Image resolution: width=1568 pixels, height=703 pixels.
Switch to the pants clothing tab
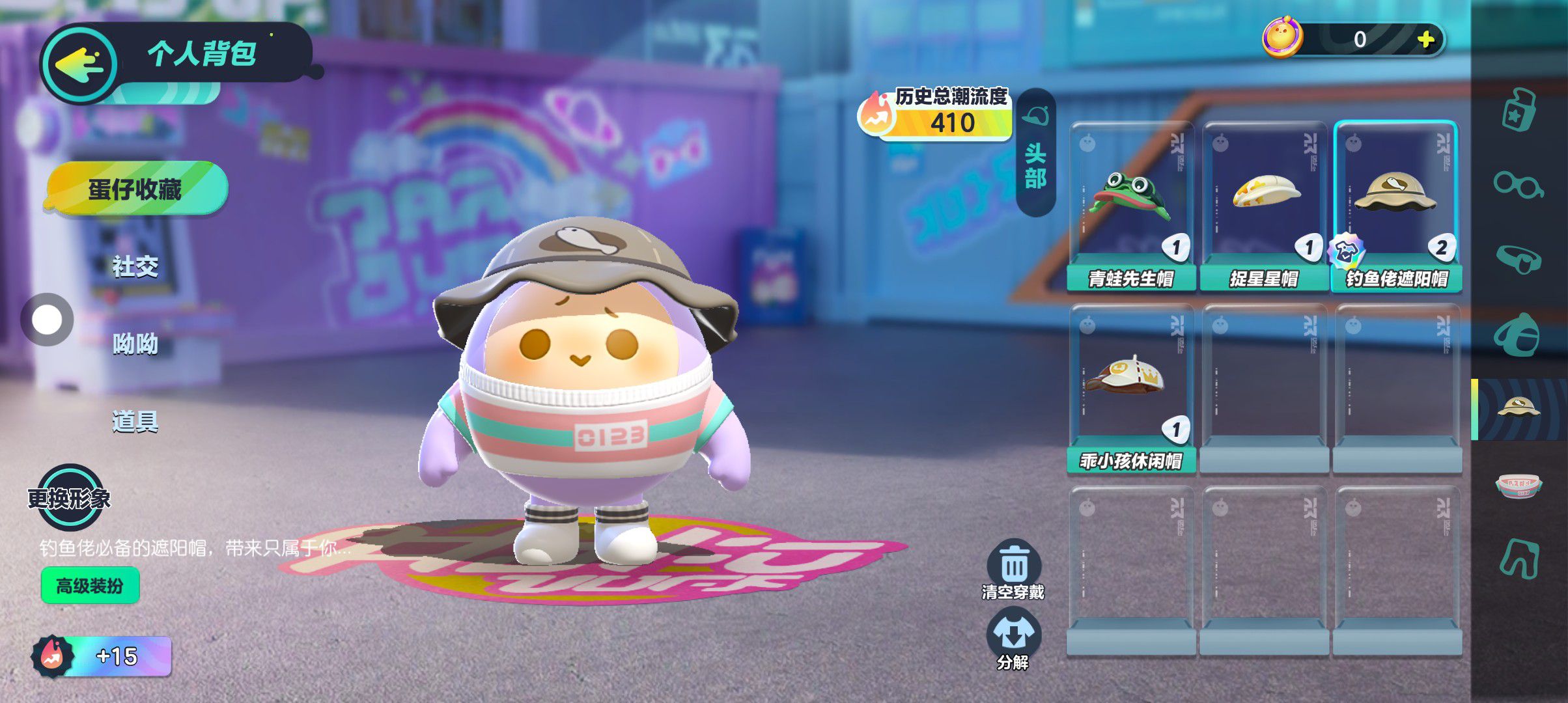tap(1518, 558)
